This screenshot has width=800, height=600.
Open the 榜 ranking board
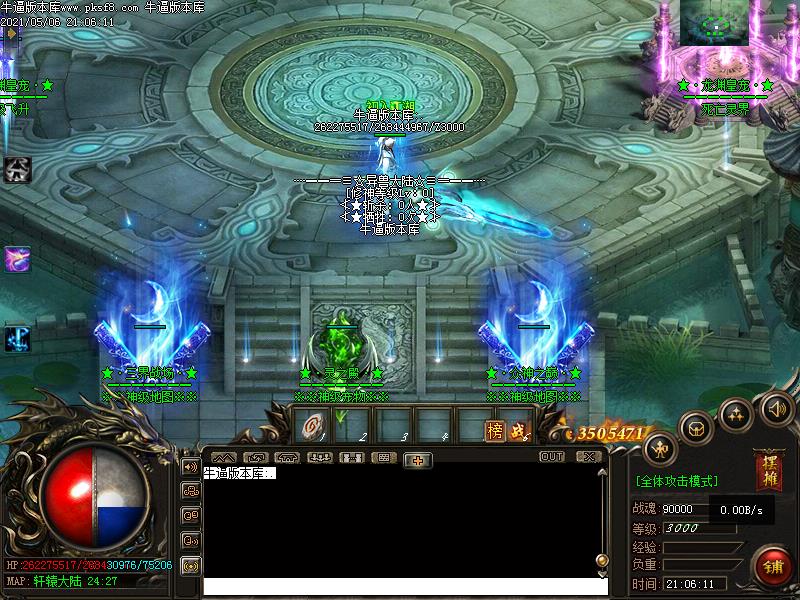click(x=495, y=430)
